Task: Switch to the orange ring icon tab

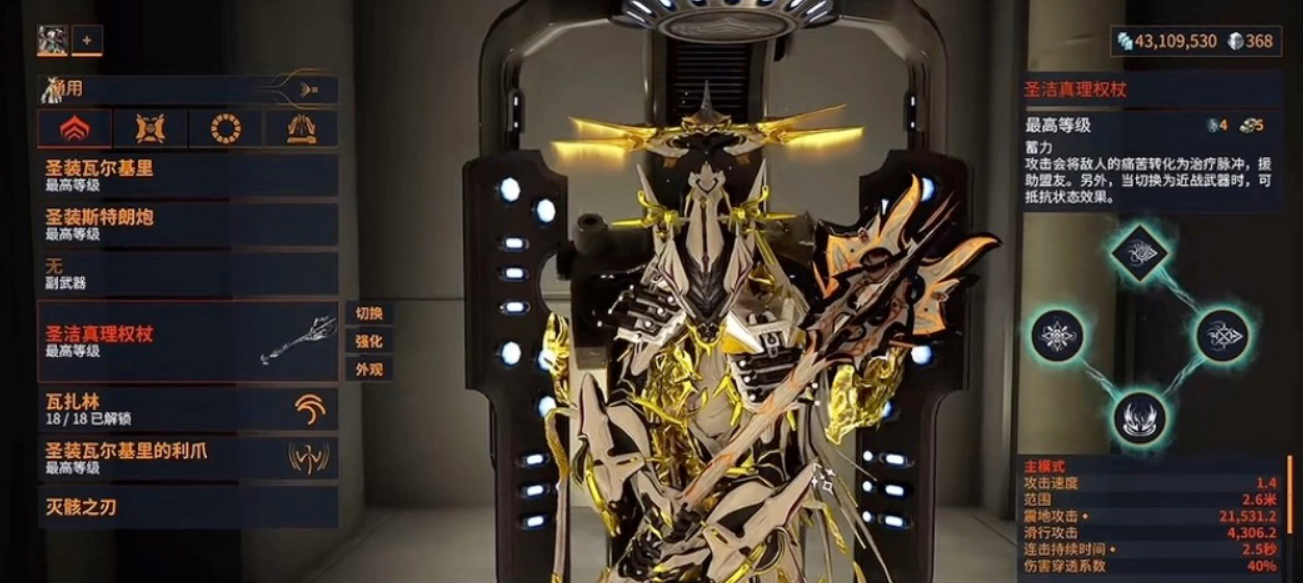Action: click(225, 129)
